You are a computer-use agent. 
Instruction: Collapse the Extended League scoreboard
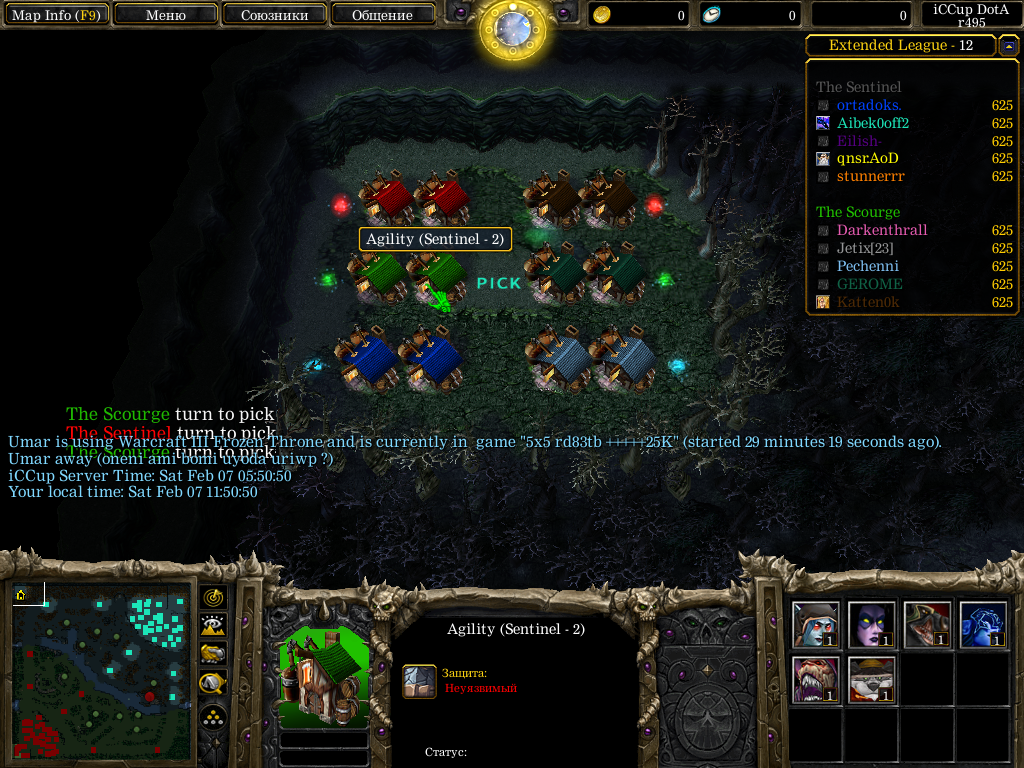1008,46
